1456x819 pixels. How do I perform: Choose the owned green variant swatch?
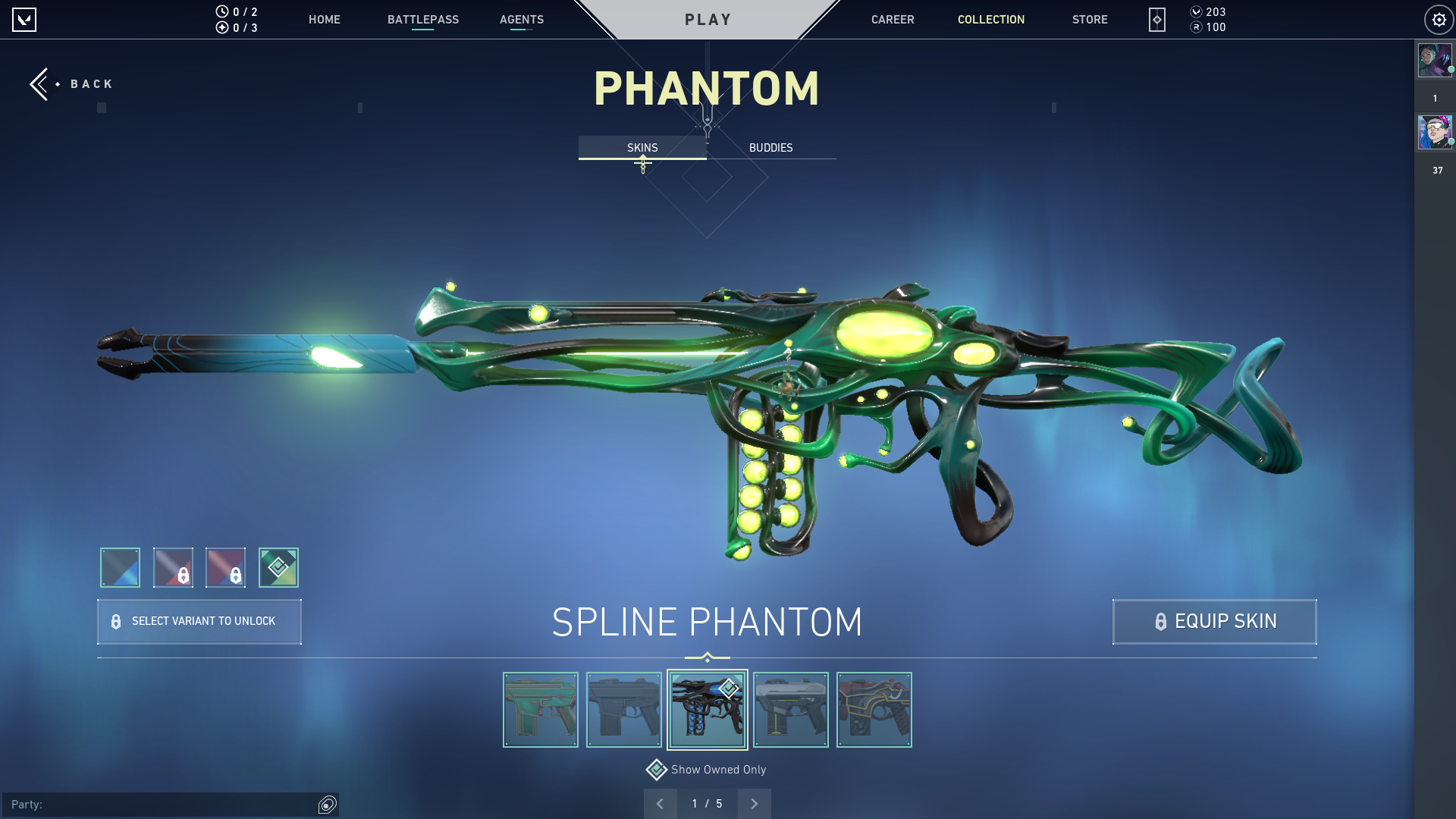pyautogui.click(x=278, y=567)
